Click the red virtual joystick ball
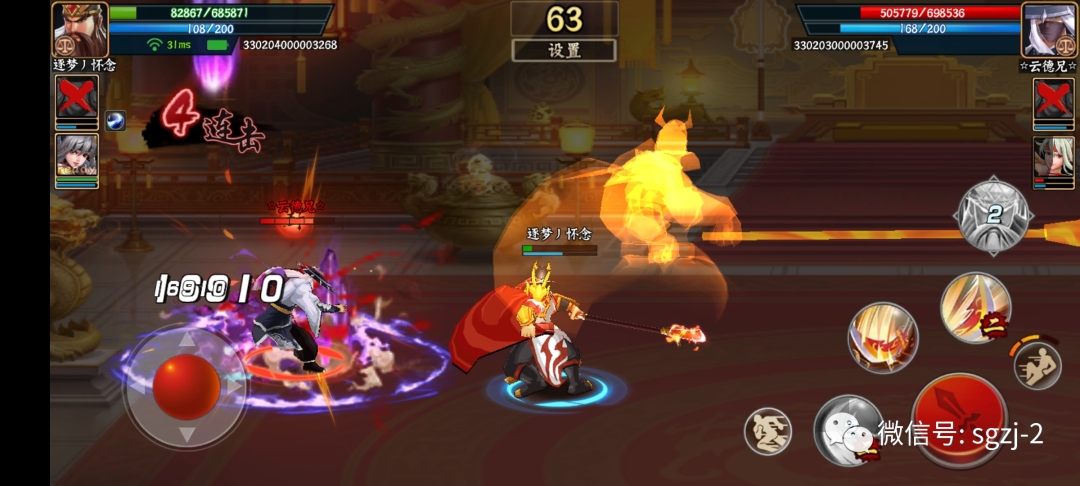Screen dimensions: 1080x486 pos(186,386)
